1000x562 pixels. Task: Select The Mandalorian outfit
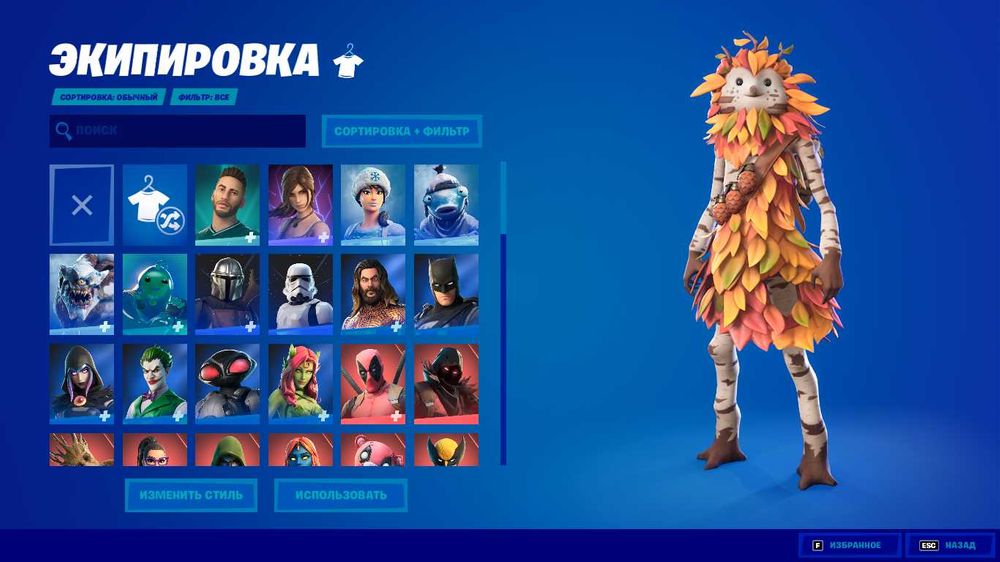pyautogui.click(x=228, y=294)
